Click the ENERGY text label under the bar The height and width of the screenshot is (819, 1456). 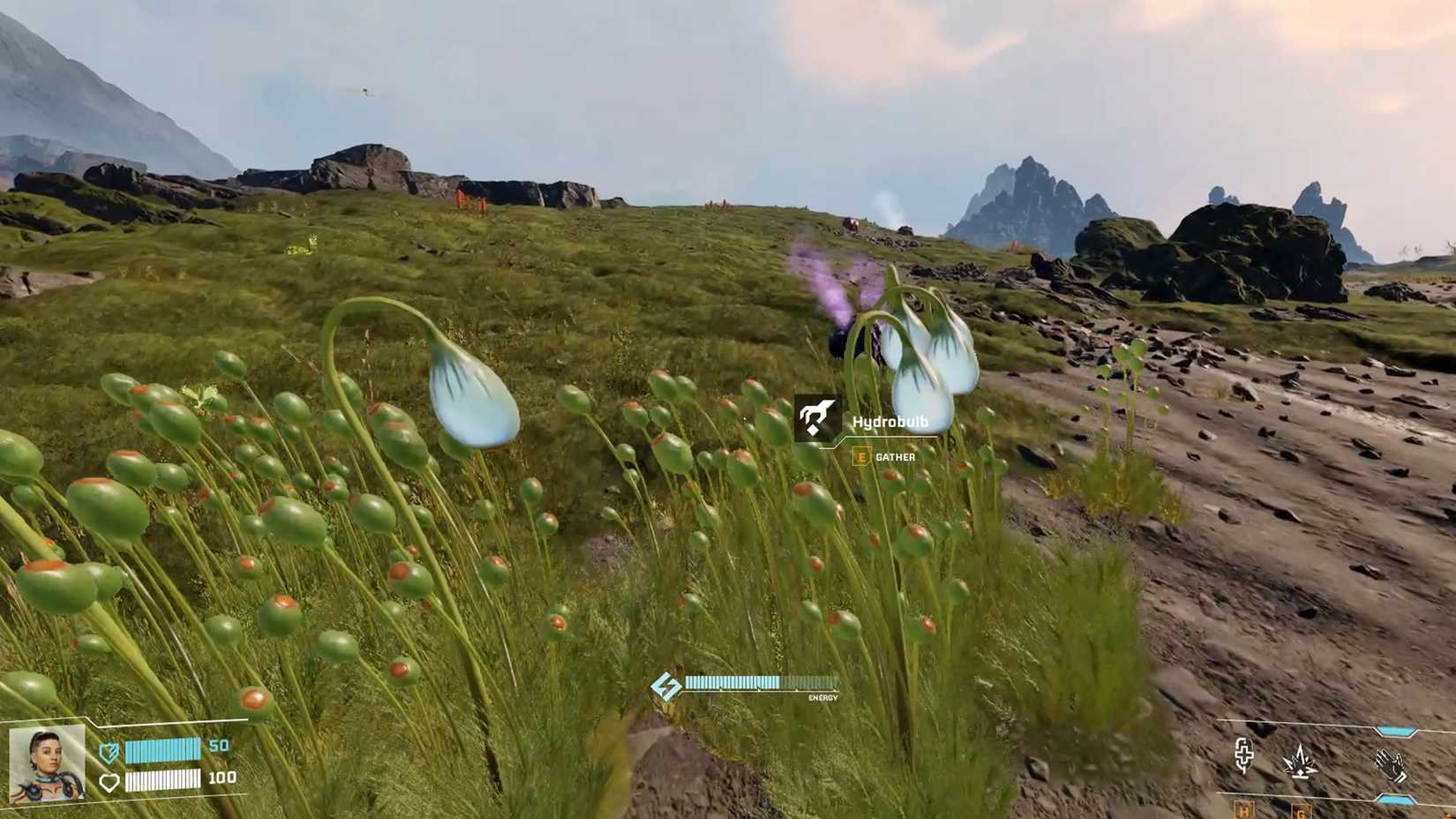coord(824,697)
